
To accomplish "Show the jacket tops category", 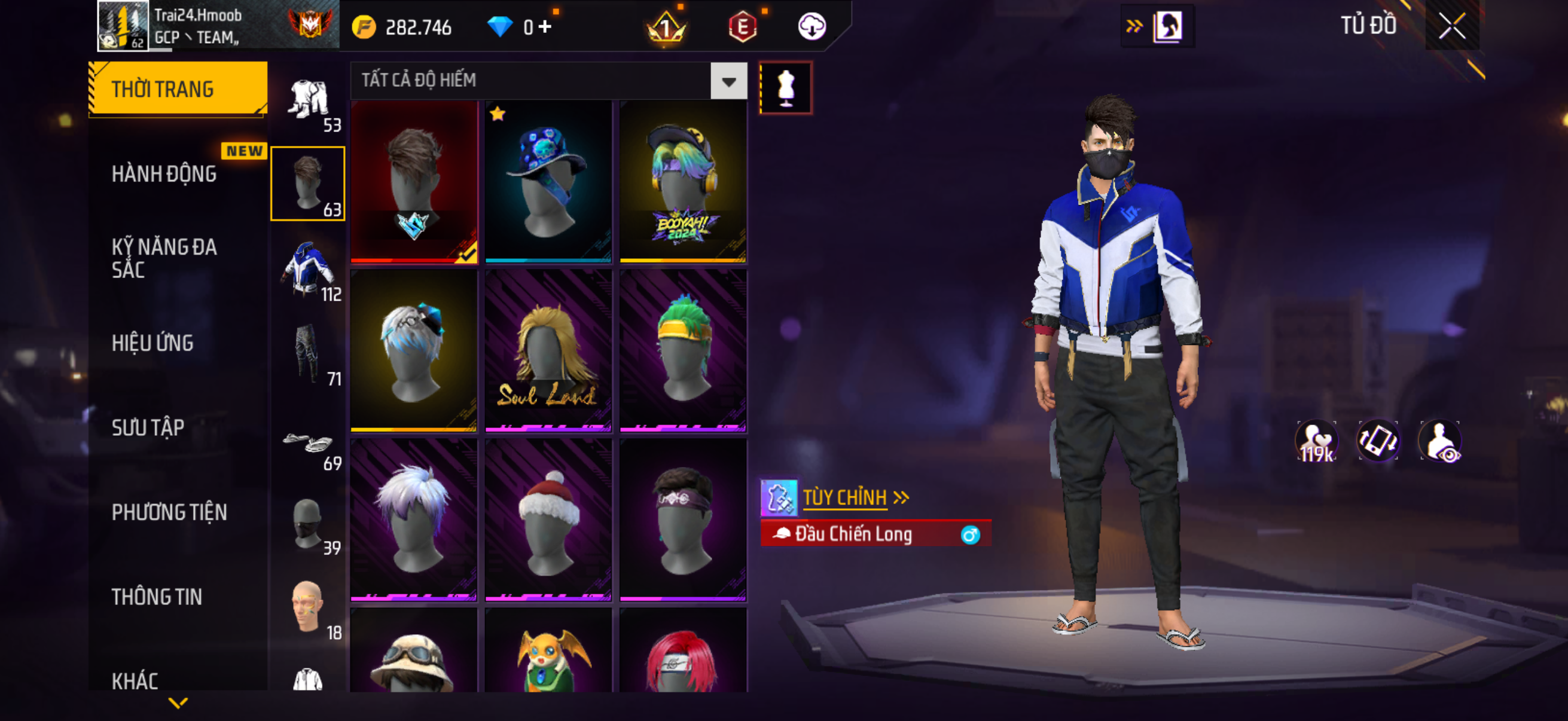I will point(308,268).
